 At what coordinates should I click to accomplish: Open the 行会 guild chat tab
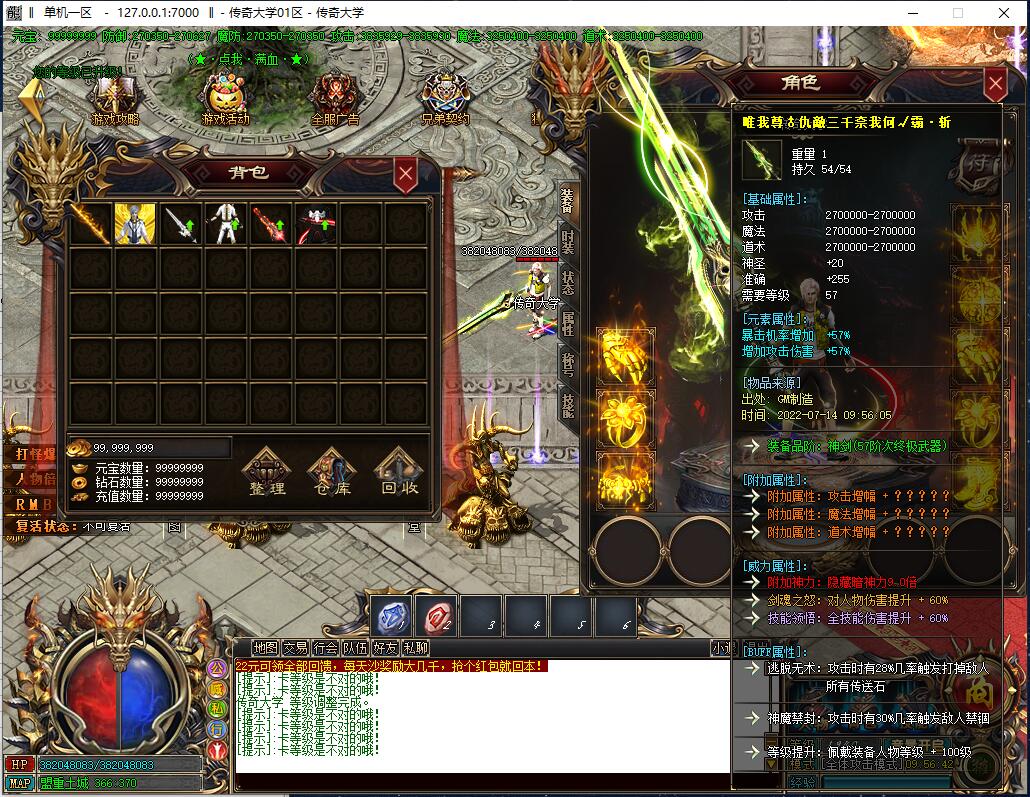[x=326, y=648]
